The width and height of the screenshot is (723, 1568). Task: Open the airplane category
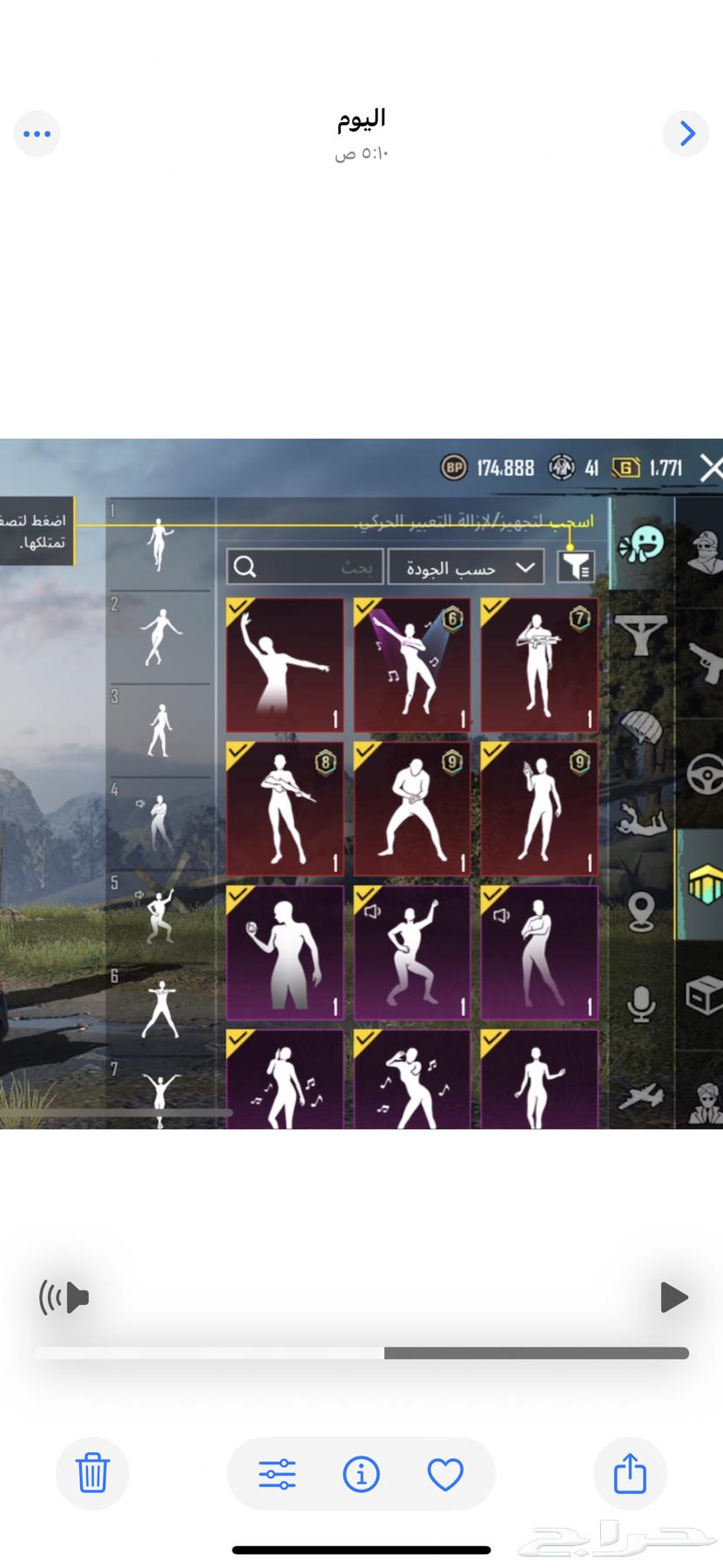click(x=642, y=1096)
